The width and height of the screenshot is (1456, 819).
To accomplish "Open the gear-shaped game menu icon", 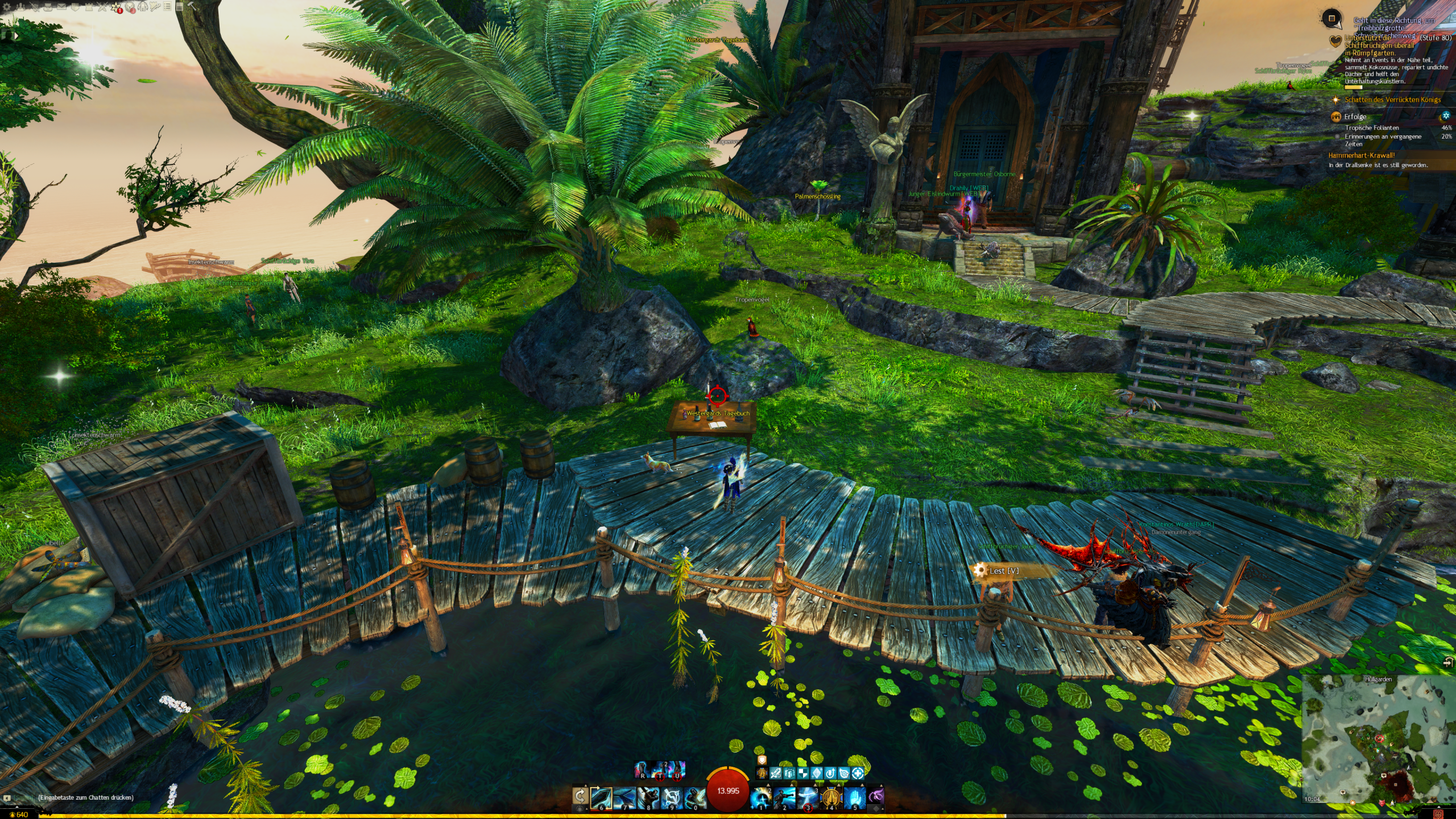I will 7,7.
